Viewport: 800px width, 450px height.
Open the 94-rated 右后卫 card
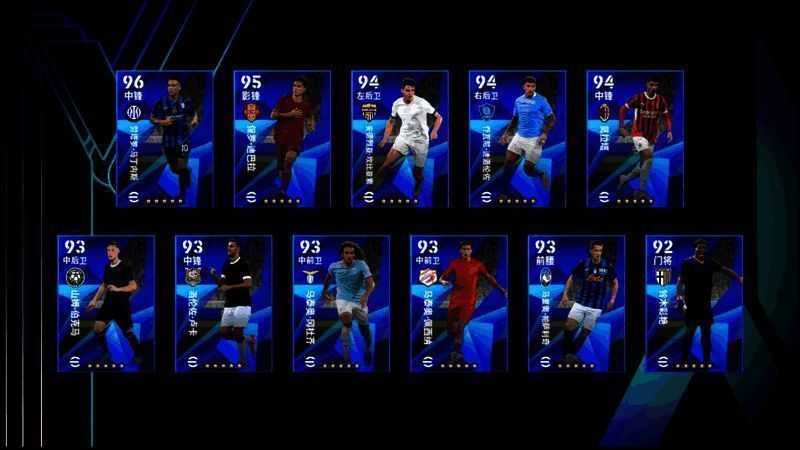tap(518, 138)
